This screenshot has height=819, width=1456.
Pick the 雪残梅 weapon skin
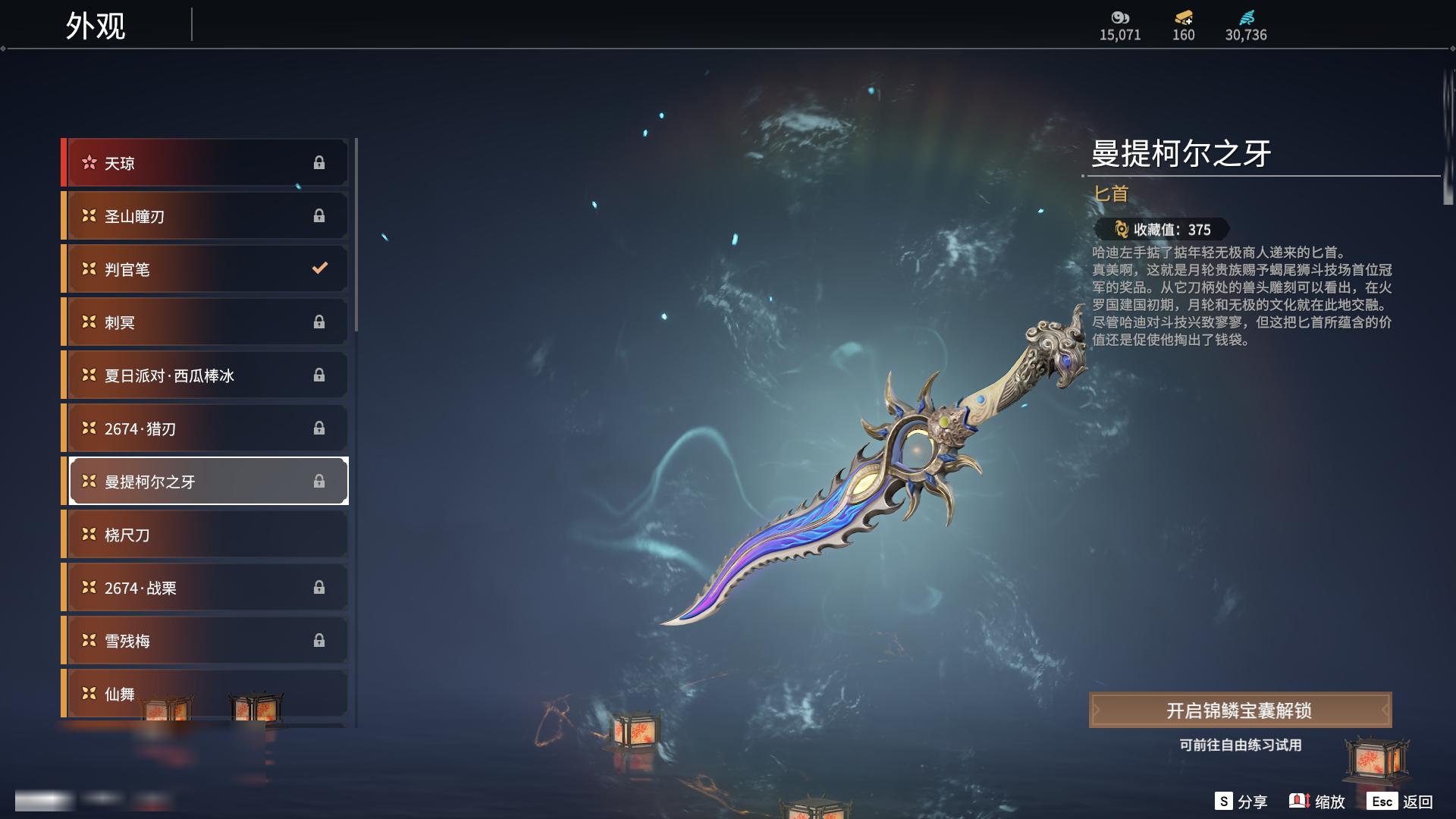point(206,641)
